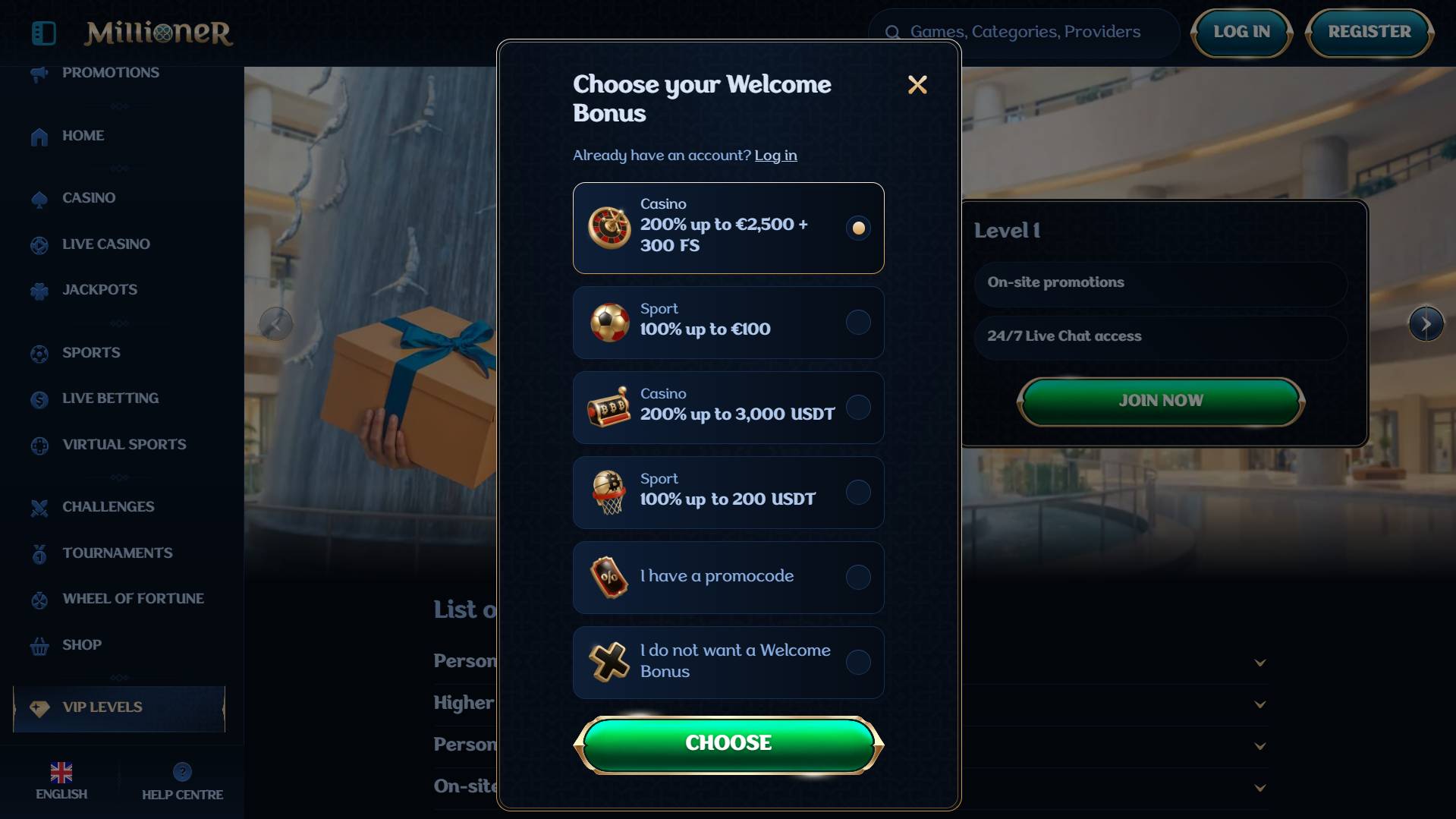Go to Jackpots in the sidebar

pyautogui.click(x=99, y=290)
